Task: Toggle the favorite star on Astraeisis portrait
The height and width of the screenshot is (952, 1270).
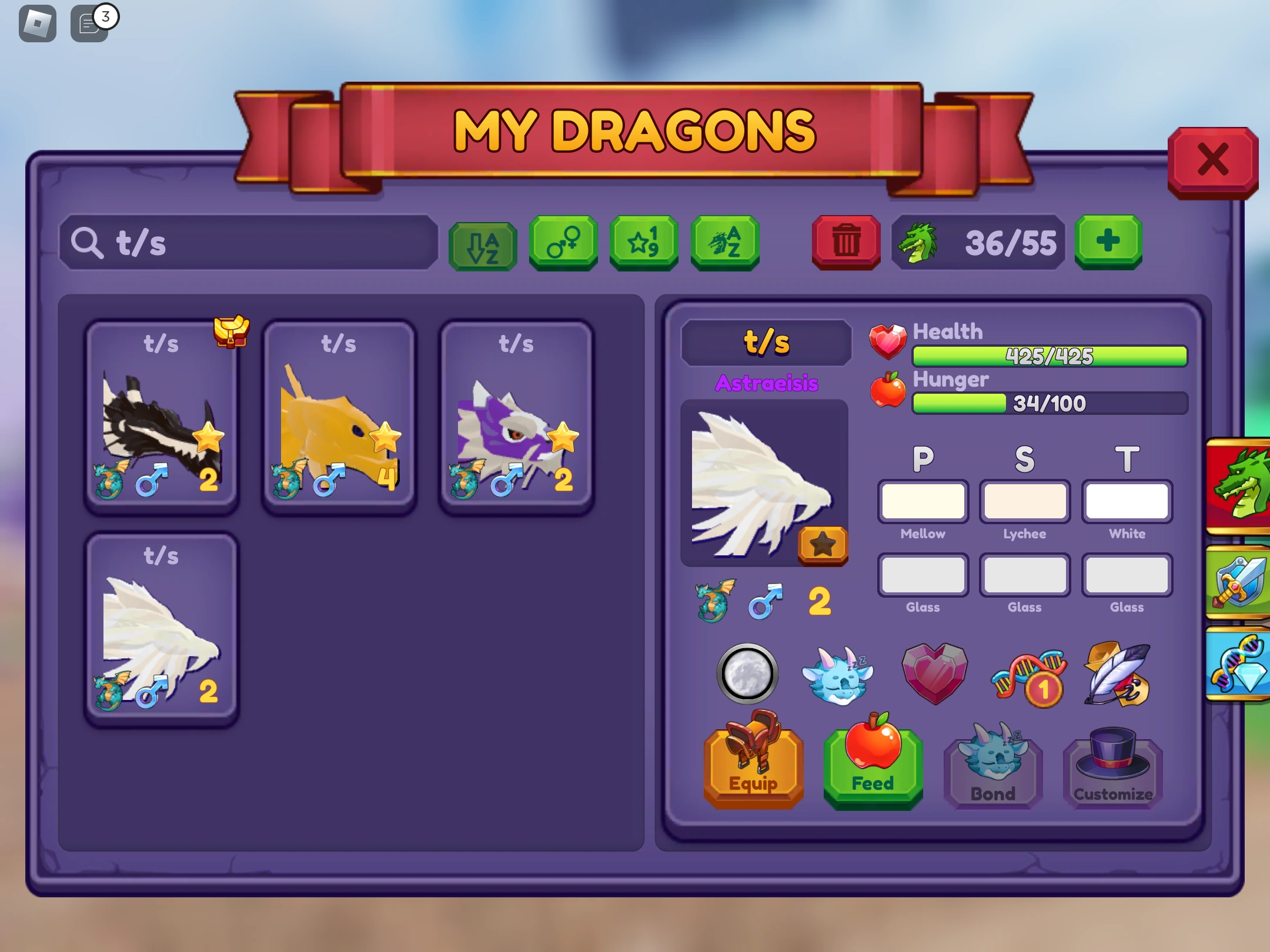Action: click(x=823, y=545)
